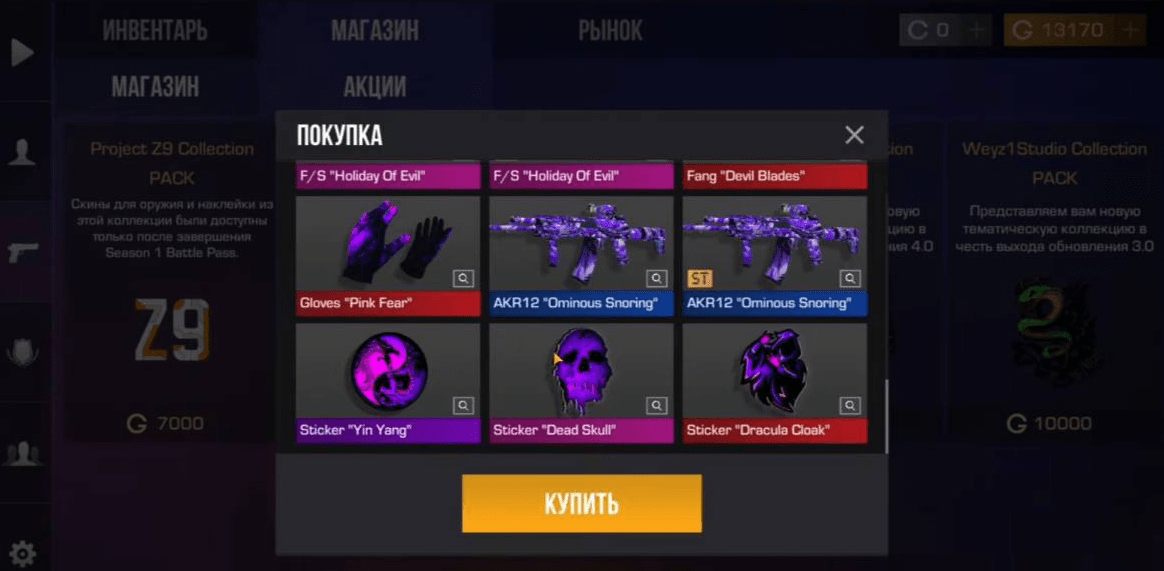This screenshot has height=571, width=1164.
Task: Buy the pack with the КУПИТЬ button
Action: click(x=581, y=503)
